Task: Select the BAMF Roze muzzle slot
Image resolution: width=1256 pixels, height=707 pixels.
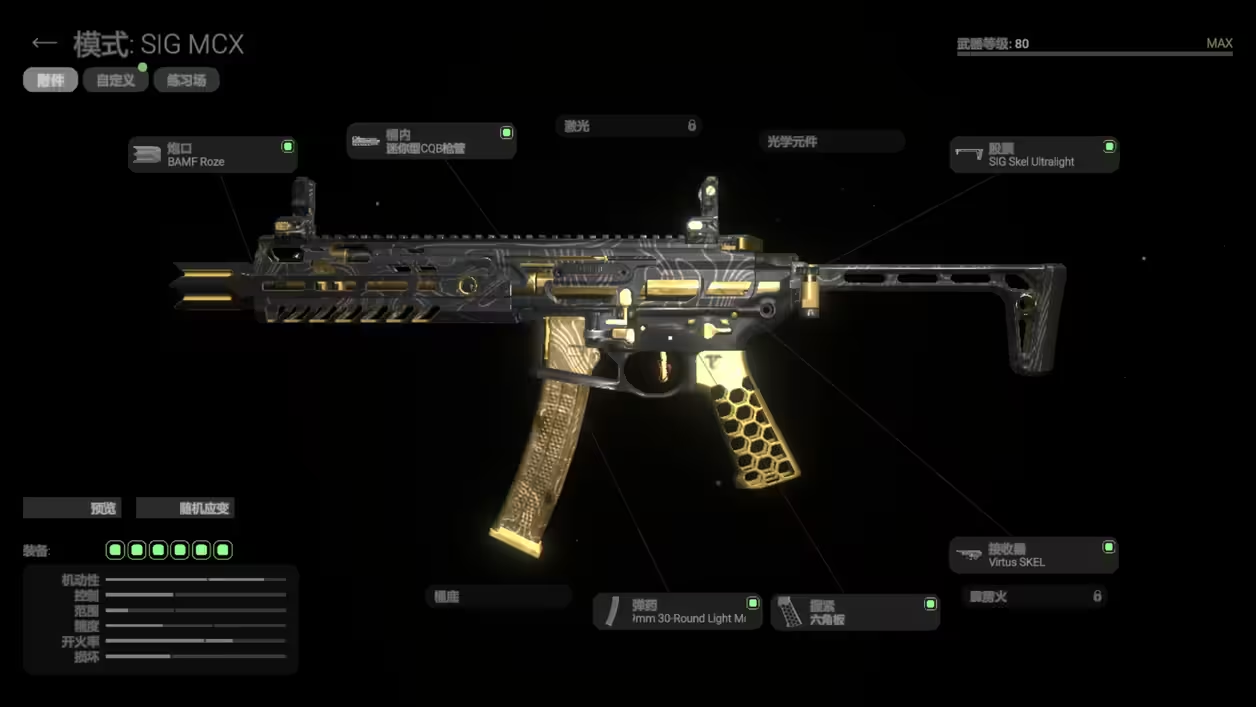Action: click(212, 154)
